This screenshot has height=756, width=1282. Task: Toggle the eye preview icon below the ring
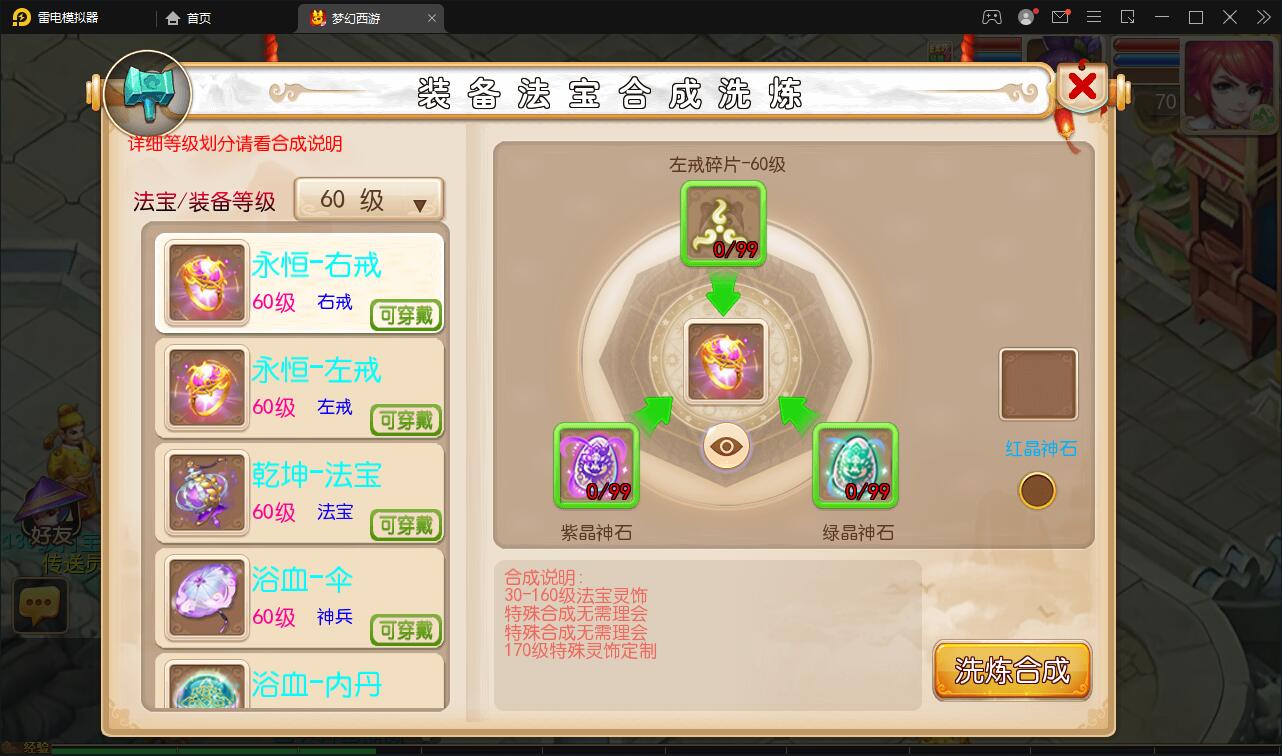724,447
